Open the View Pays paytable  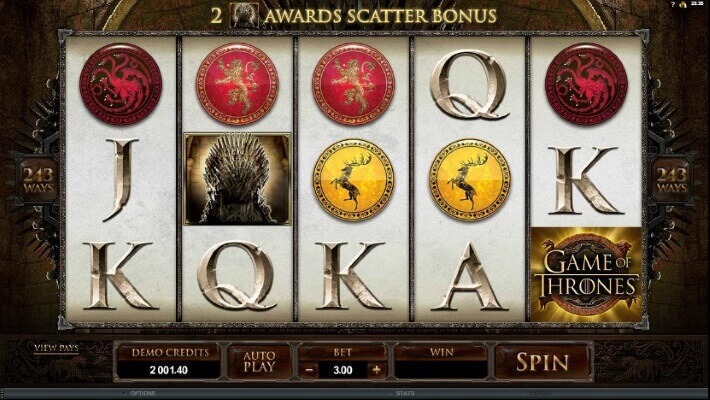pyautogui.click(x=56, y=348)
